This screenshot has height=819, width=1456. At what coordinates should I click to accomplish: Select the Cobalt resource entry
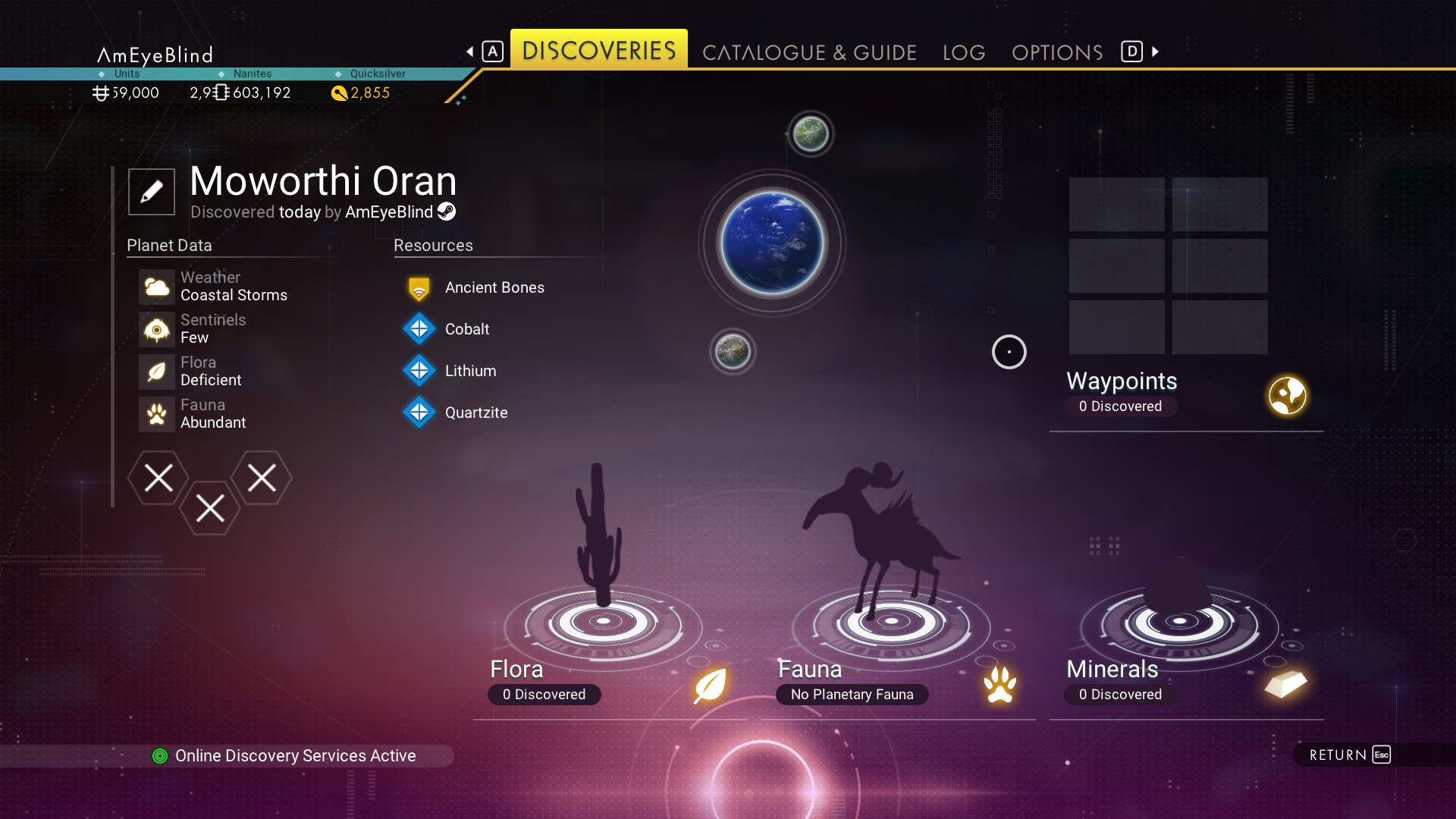pyautogui.click(x=467, y=329)
